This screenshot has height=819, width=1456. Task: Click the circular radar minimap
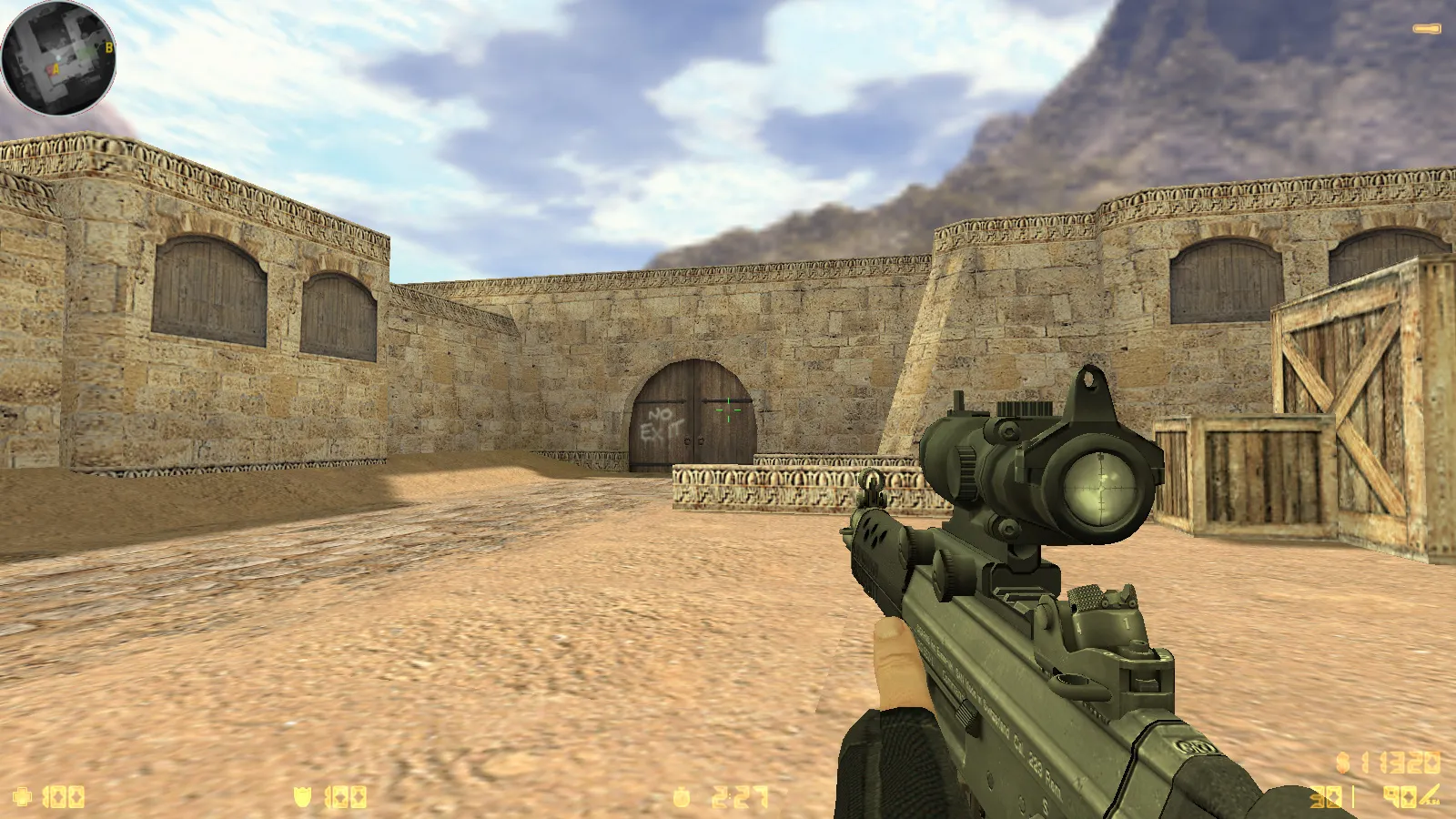click(x=58, y=58)
